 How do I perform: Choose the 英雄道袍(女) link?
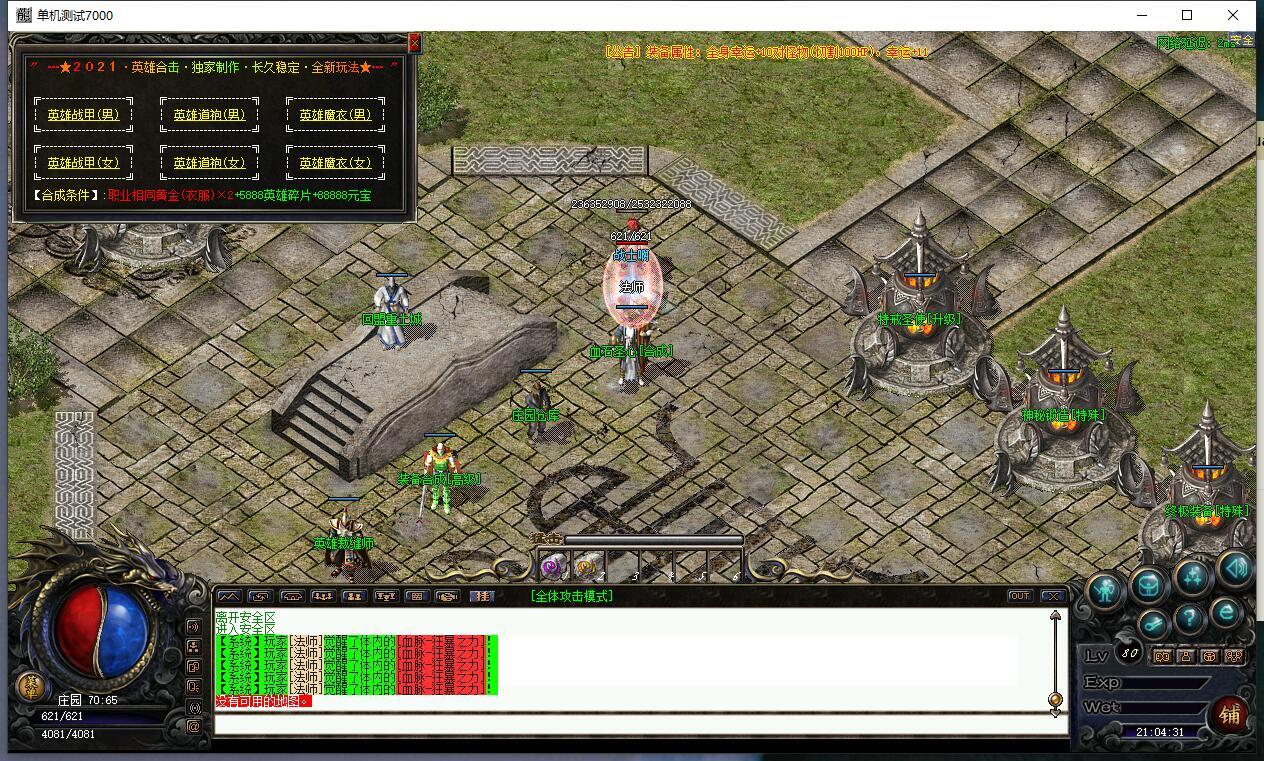(209, 162)
